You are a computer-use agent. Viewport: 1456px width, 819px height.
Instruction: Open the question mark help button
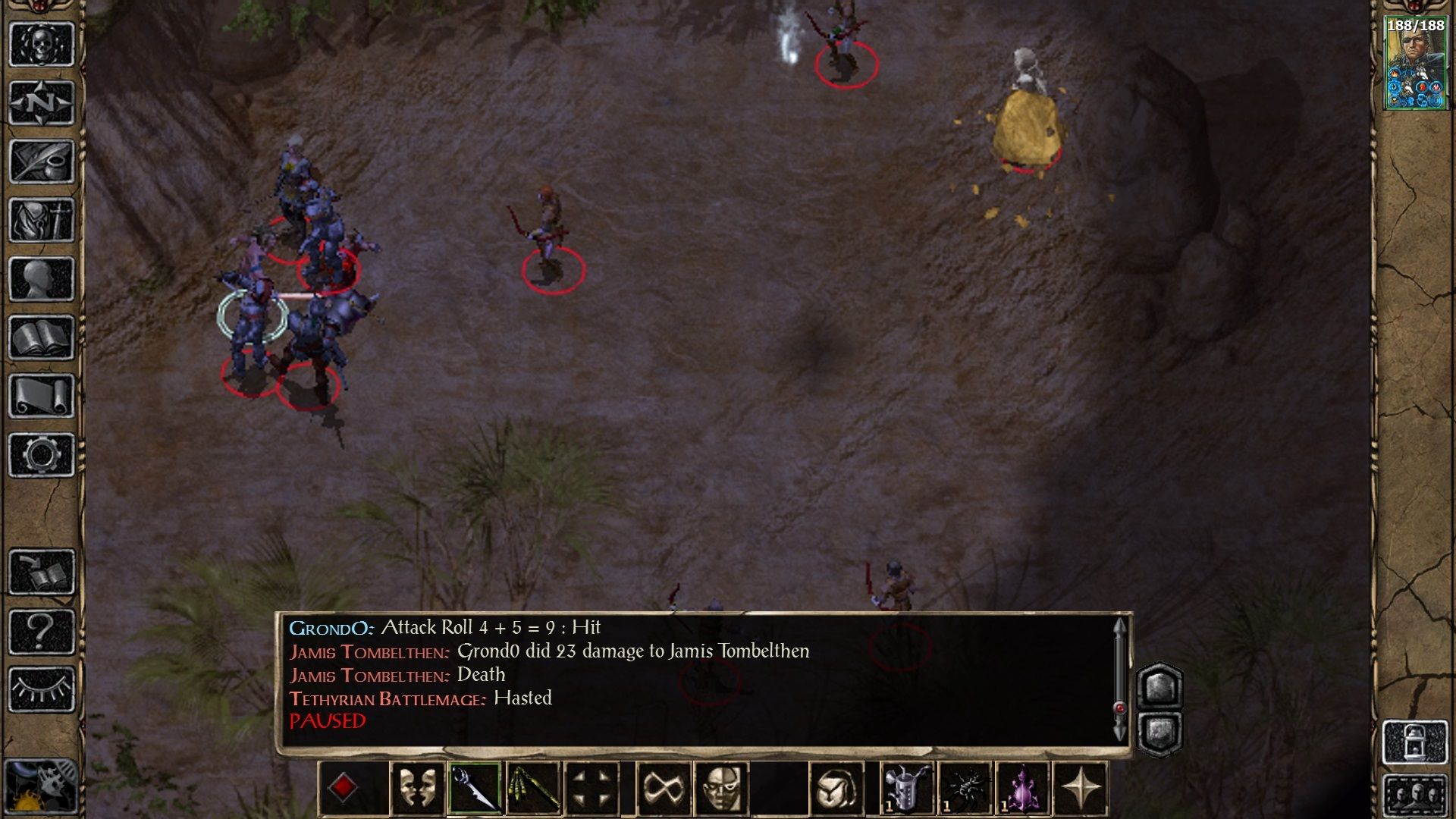[x=42, y=631]
